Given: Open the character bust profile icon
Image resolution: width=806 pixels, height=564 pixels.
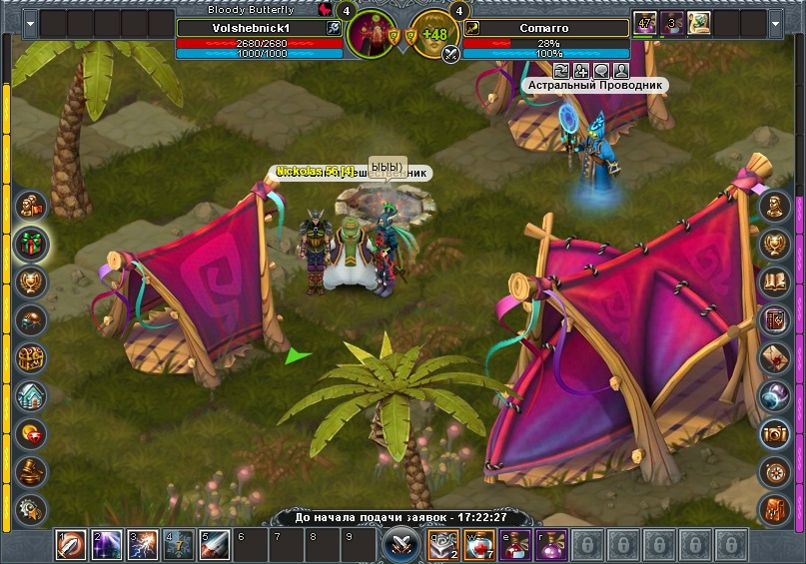Looking at the screenshot, I should (775, 206).
